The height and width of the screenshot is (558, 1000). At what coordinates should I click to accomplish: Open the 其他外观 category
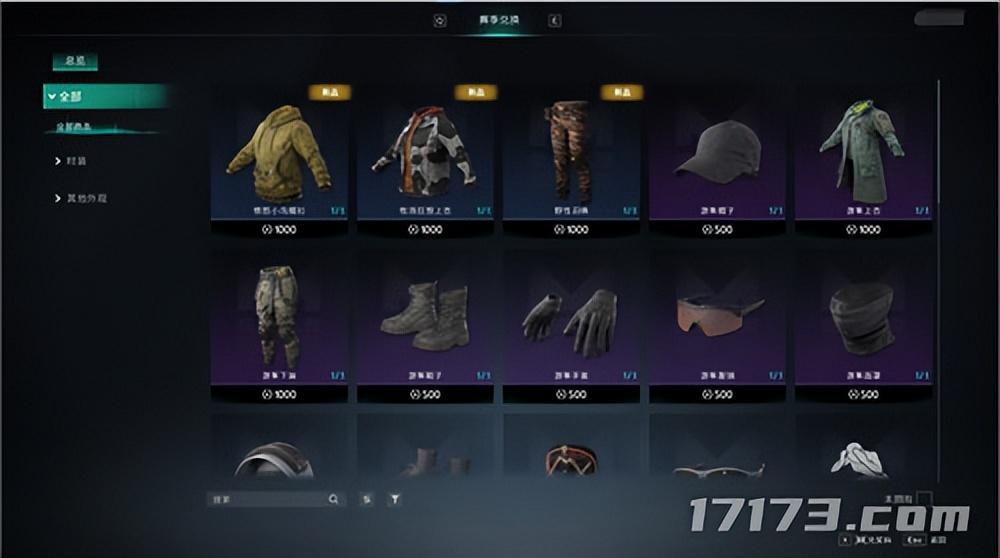tap(86, 198)
